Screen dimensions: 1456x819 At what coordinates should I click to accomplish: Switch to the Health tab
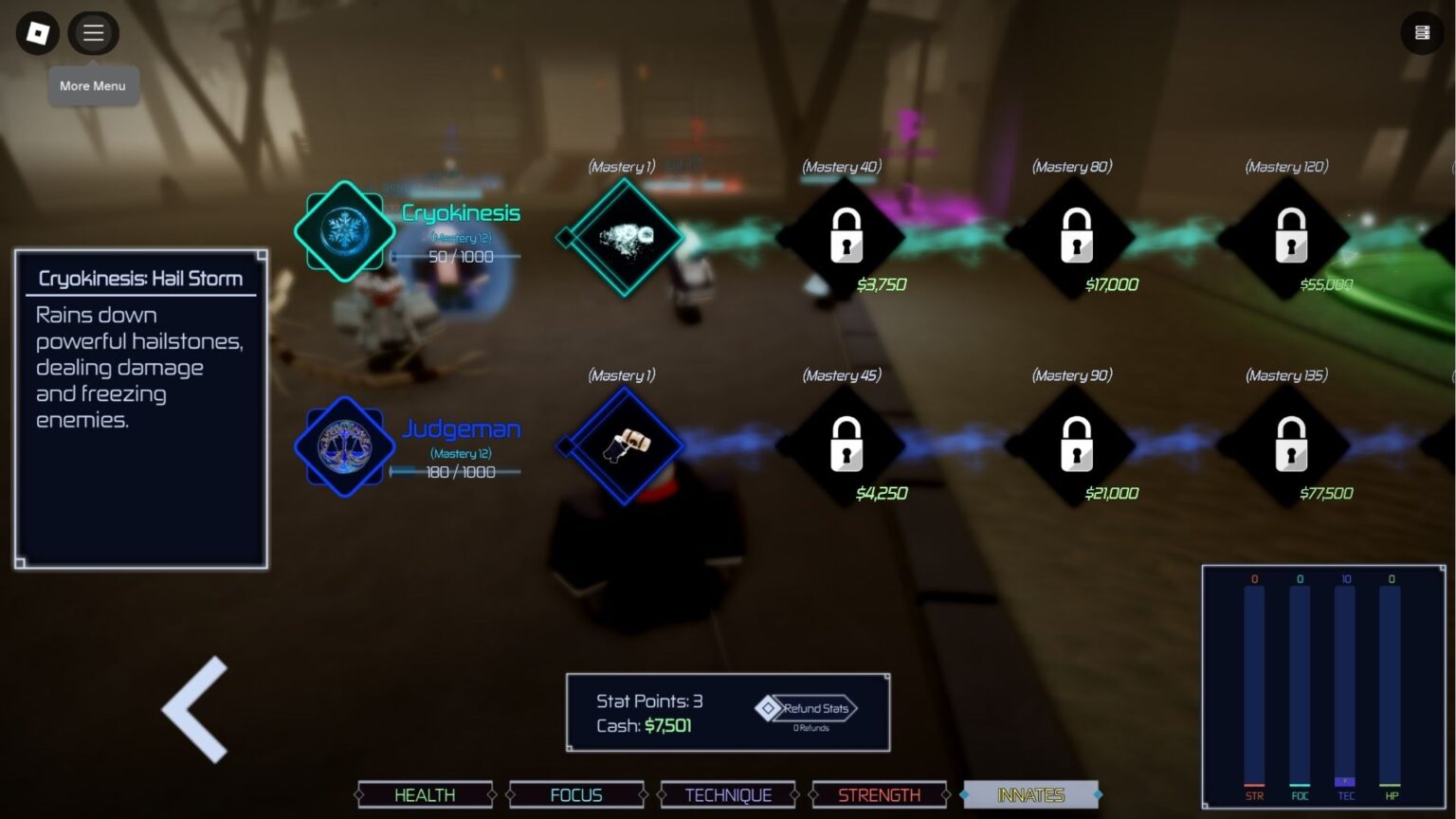click(x=425, y=794)
